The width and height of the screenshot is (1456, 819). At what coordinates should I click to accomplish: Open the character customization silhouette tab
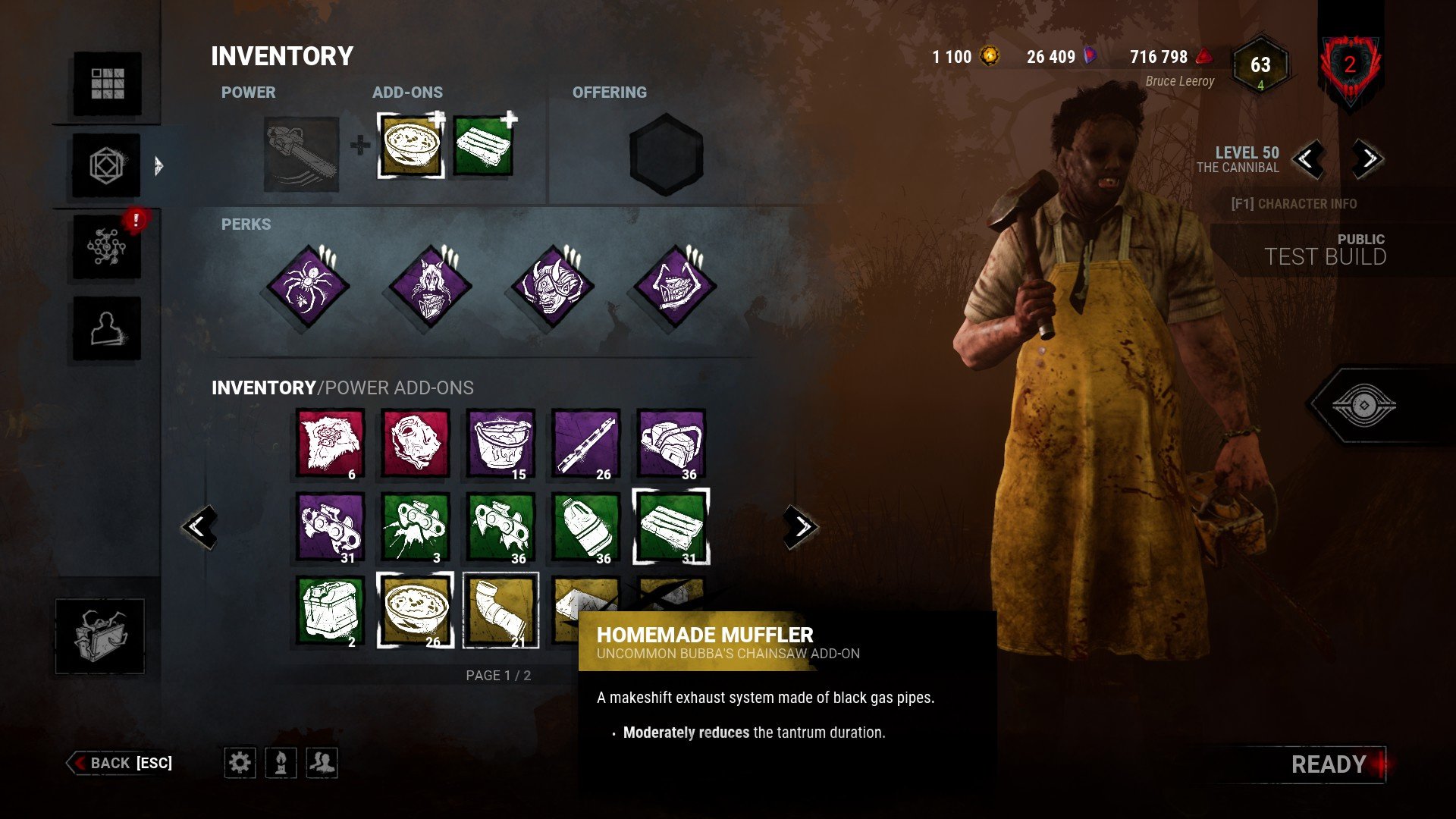(x=107, y=329)
